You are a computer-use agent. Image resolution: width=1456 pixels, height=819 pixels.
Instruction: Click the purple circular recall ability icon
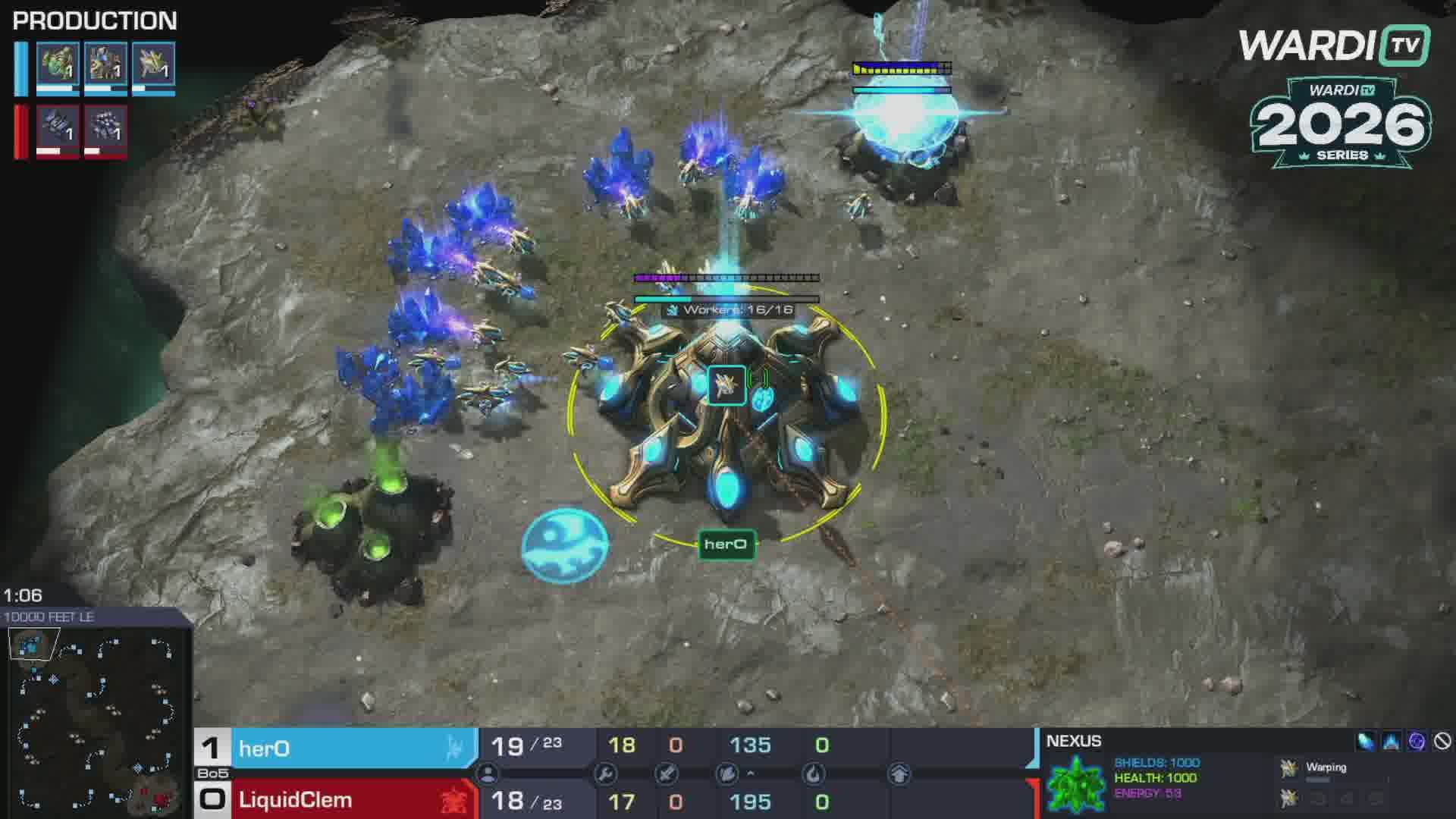1417,742
